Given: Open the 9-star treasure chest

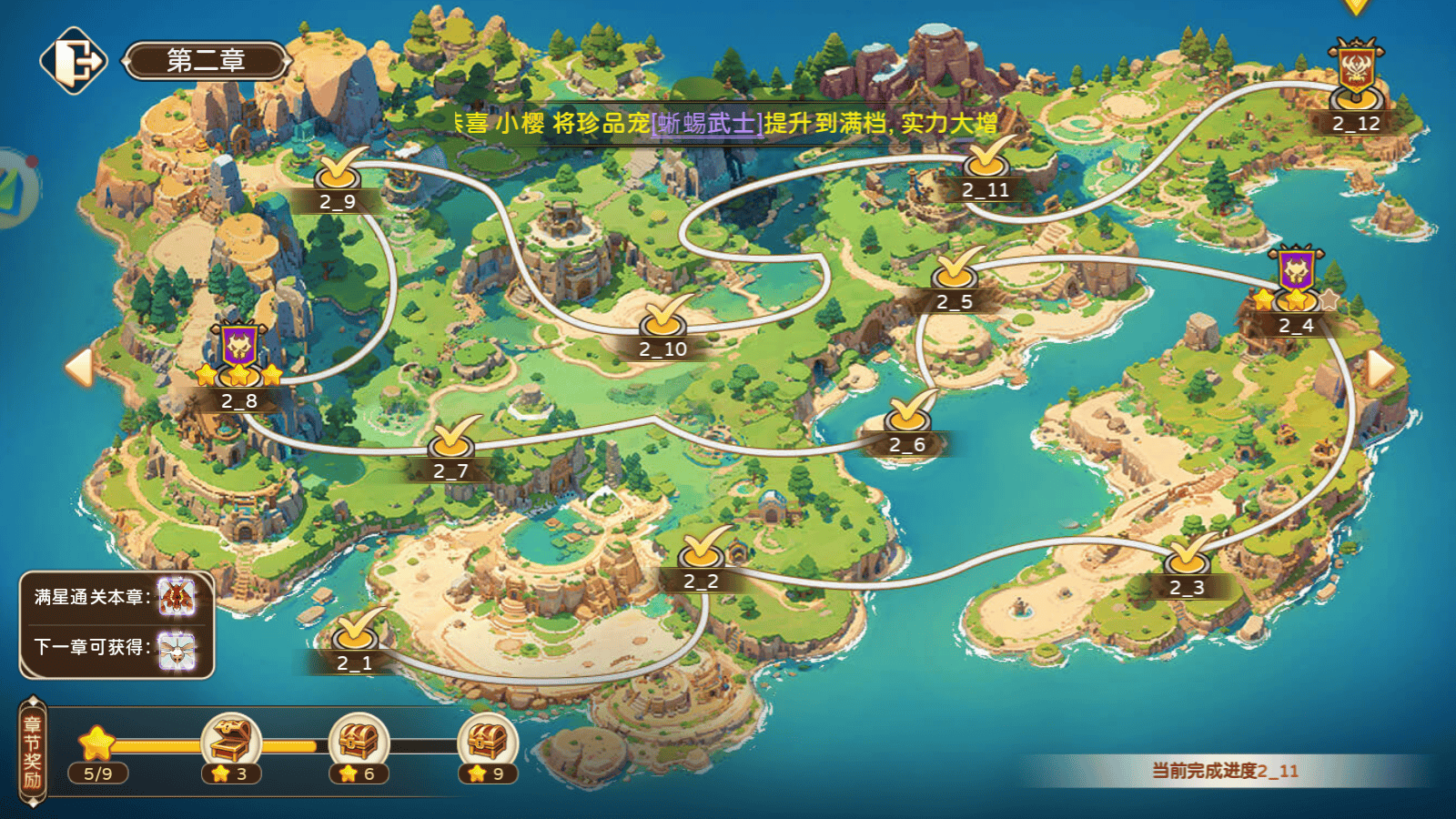Looking at the screenshot, I should (488, 741).
